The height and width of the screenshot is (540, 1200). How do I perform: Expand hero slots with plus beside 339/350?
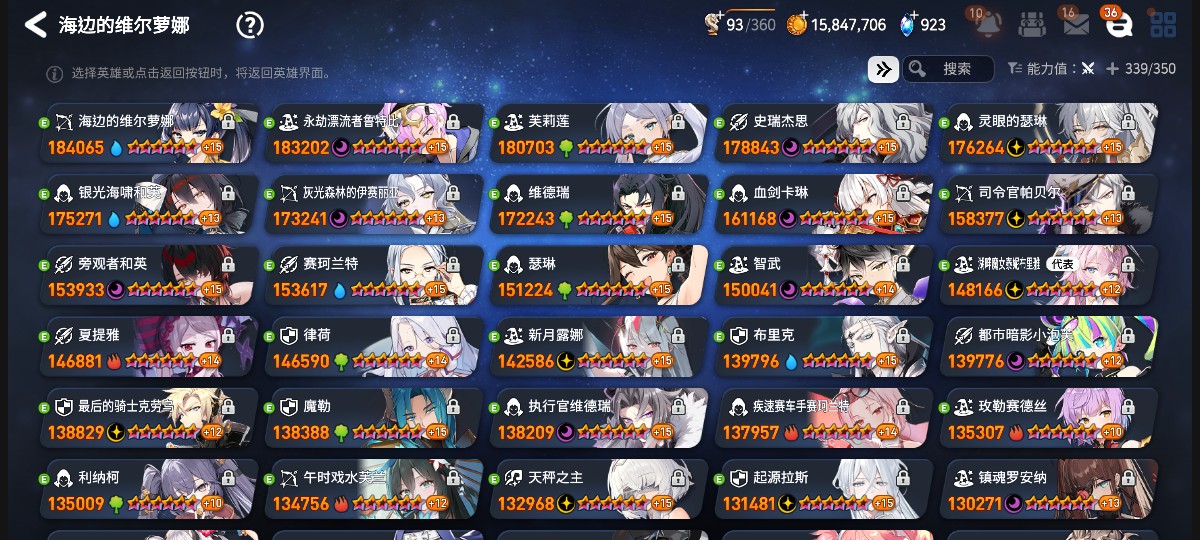click(x=1111, y=69)
